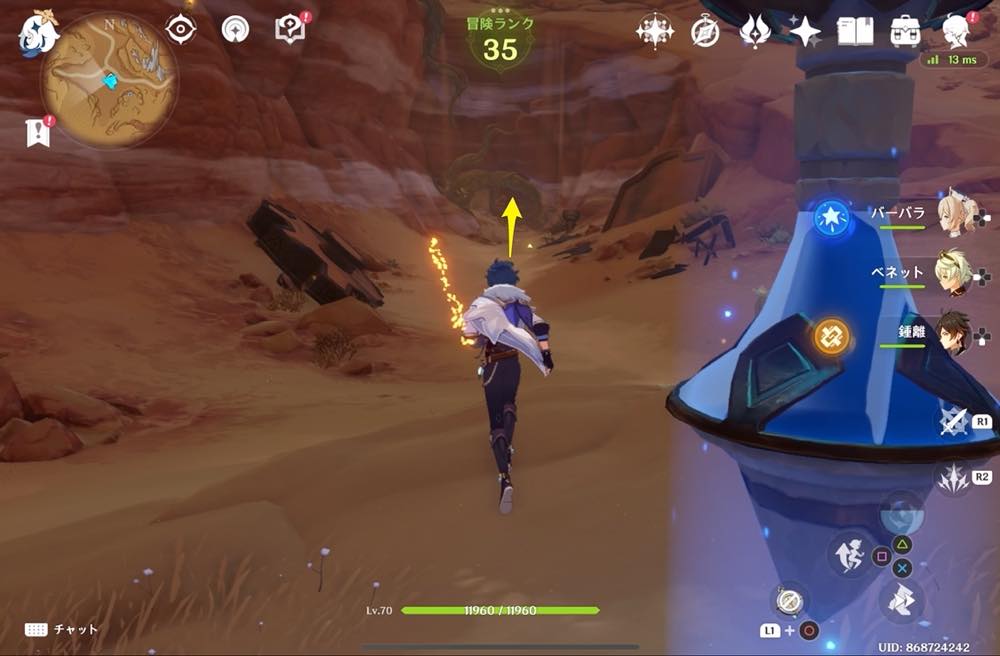Trigger the elemental burst button labeled R2
This screenshot has height=656, width=1000.
point(954,477)
